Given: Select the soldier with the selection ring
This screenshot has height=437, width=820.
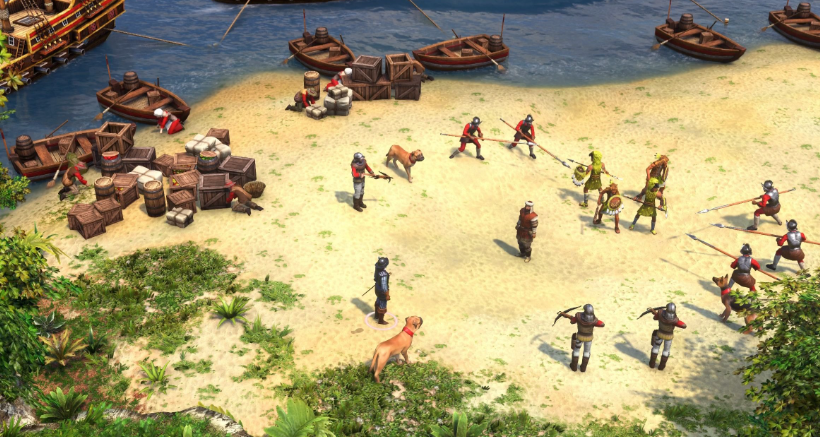Looking at the screenshot, I should (381, 288).
